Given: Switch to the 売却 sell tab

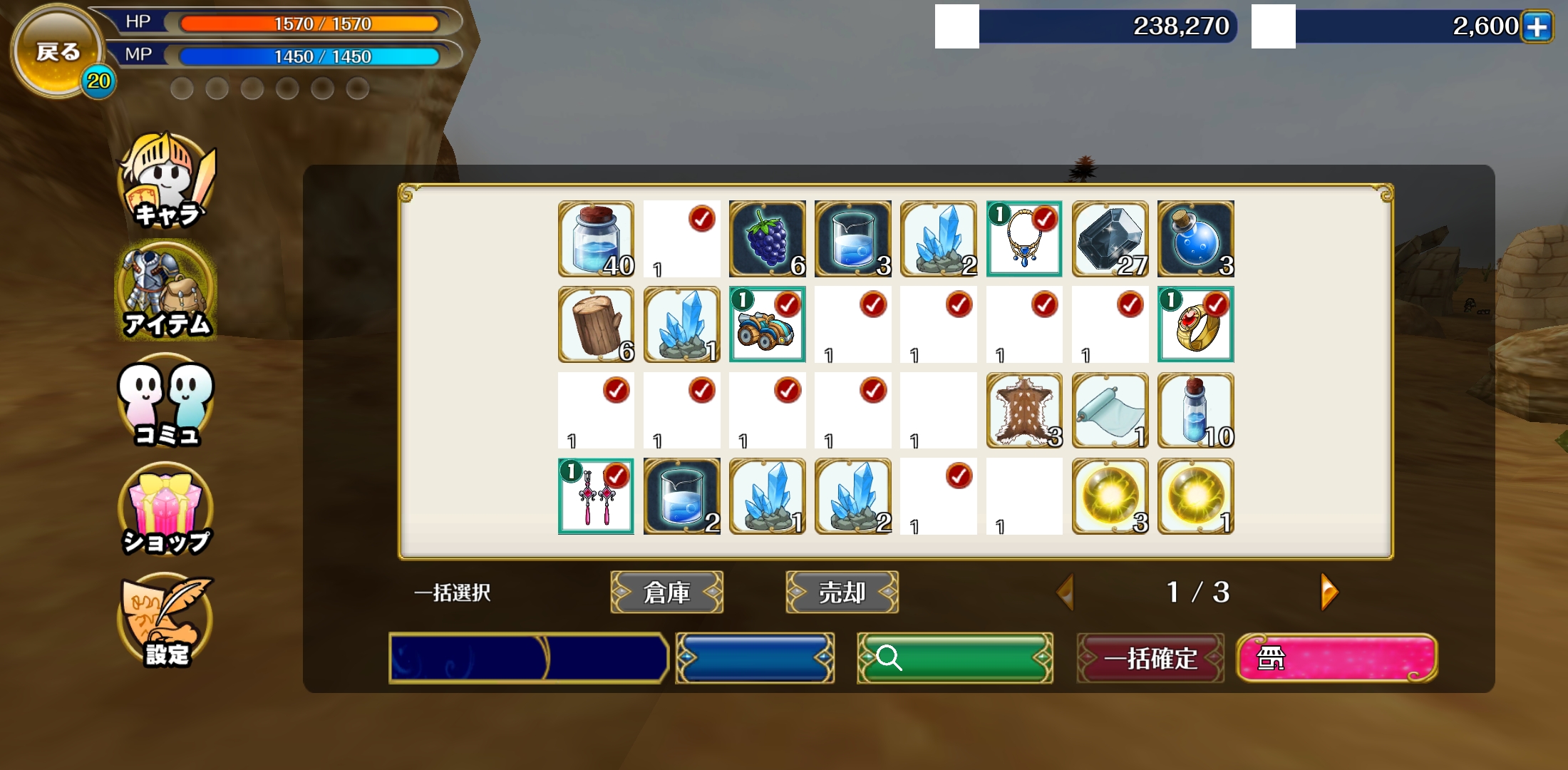Looking at the screenshot, I should [x=841, y=592].
